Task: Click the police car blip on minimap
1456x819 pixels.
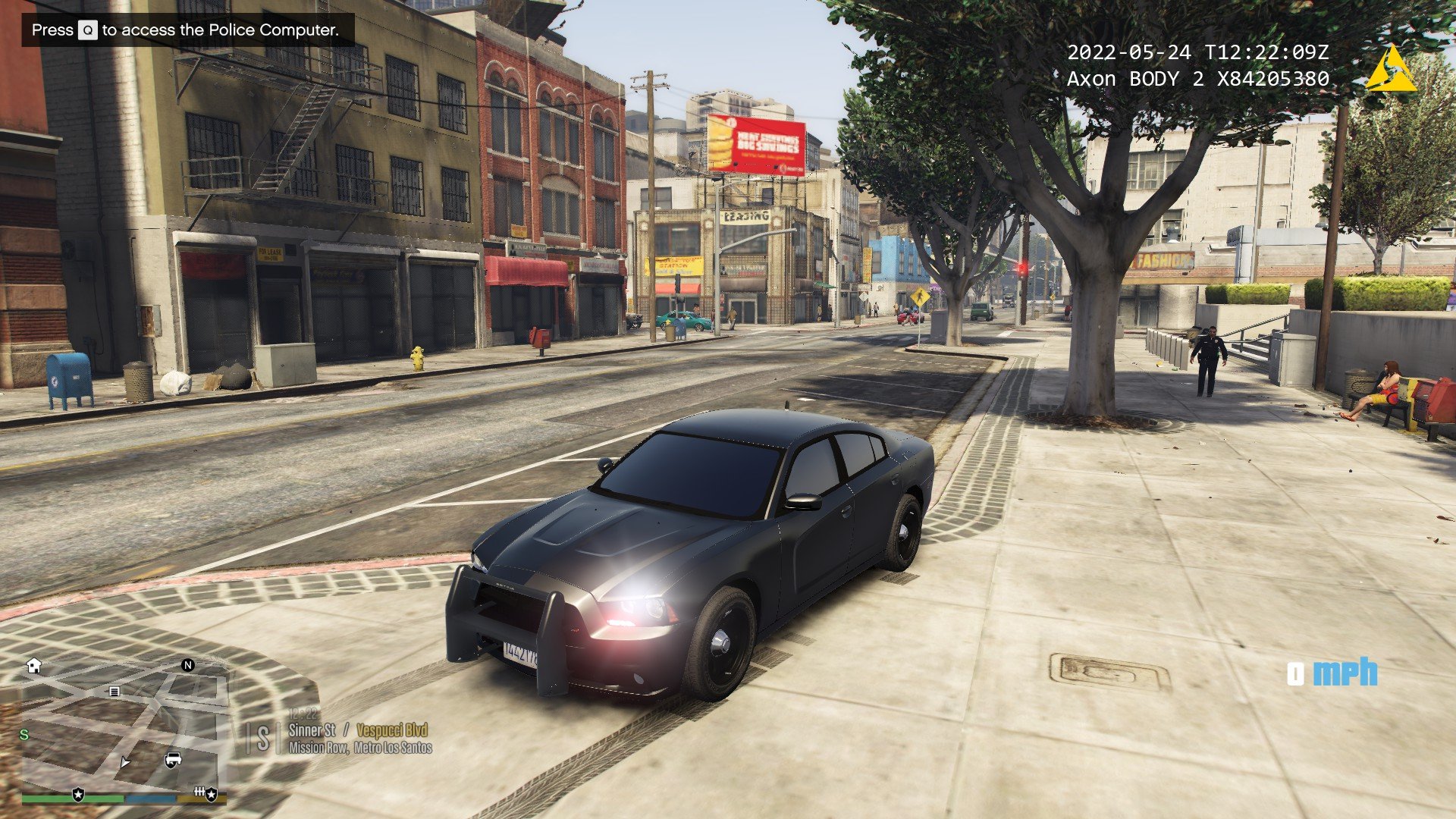Action: tap(173, 760)
